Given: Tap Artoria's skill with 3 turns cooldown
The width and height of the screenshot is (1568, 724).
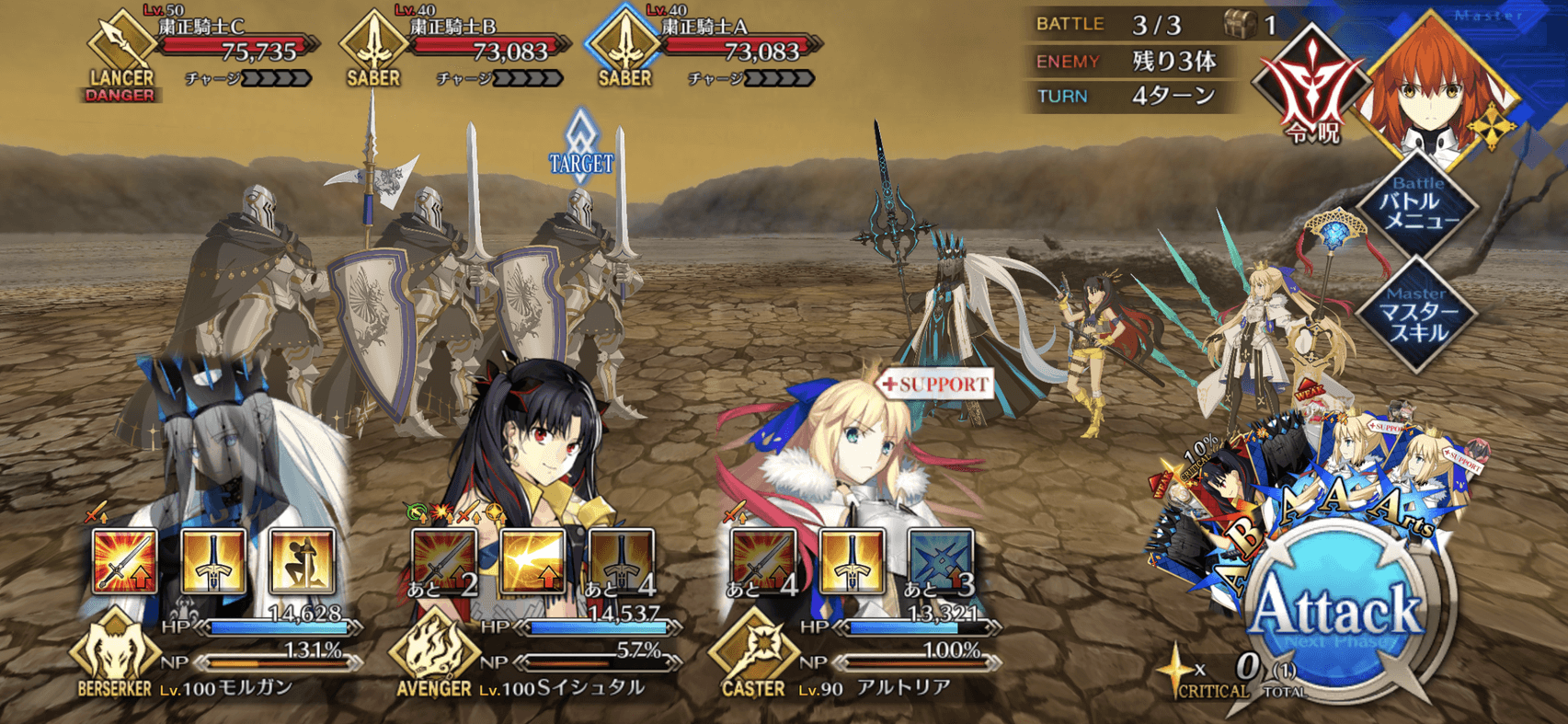Looking at the screenshot, I should coord(940,560).
